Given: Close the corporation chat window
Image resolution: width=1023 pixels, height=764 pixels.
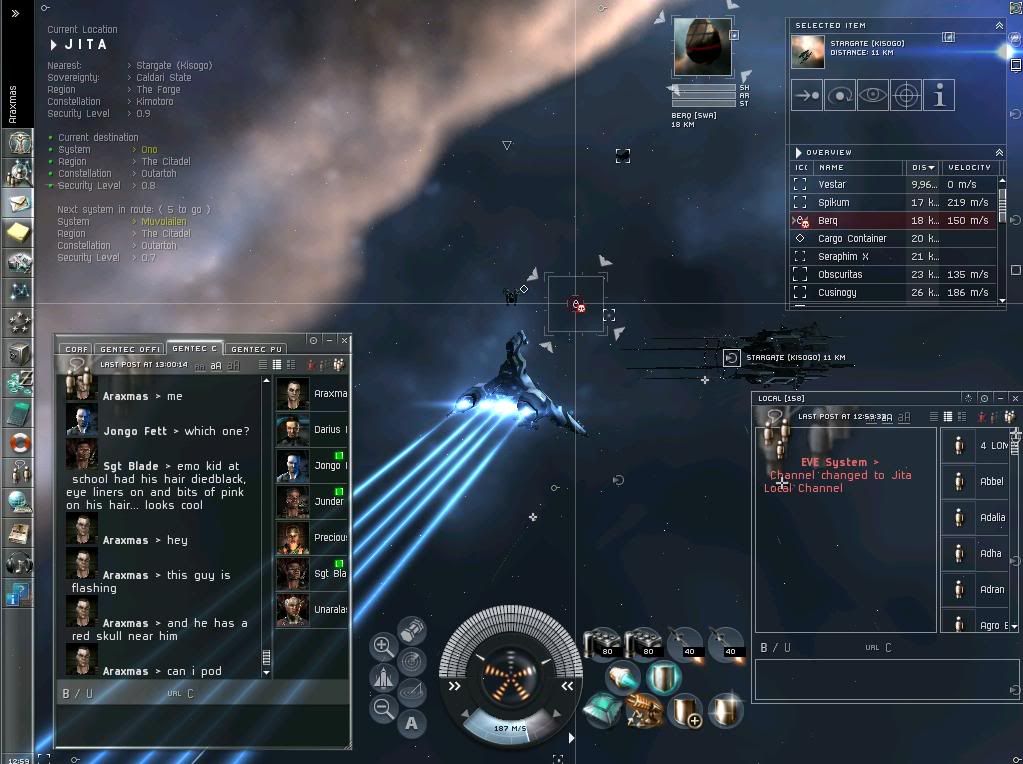Looking at the screenshot, I should point(344,341).
